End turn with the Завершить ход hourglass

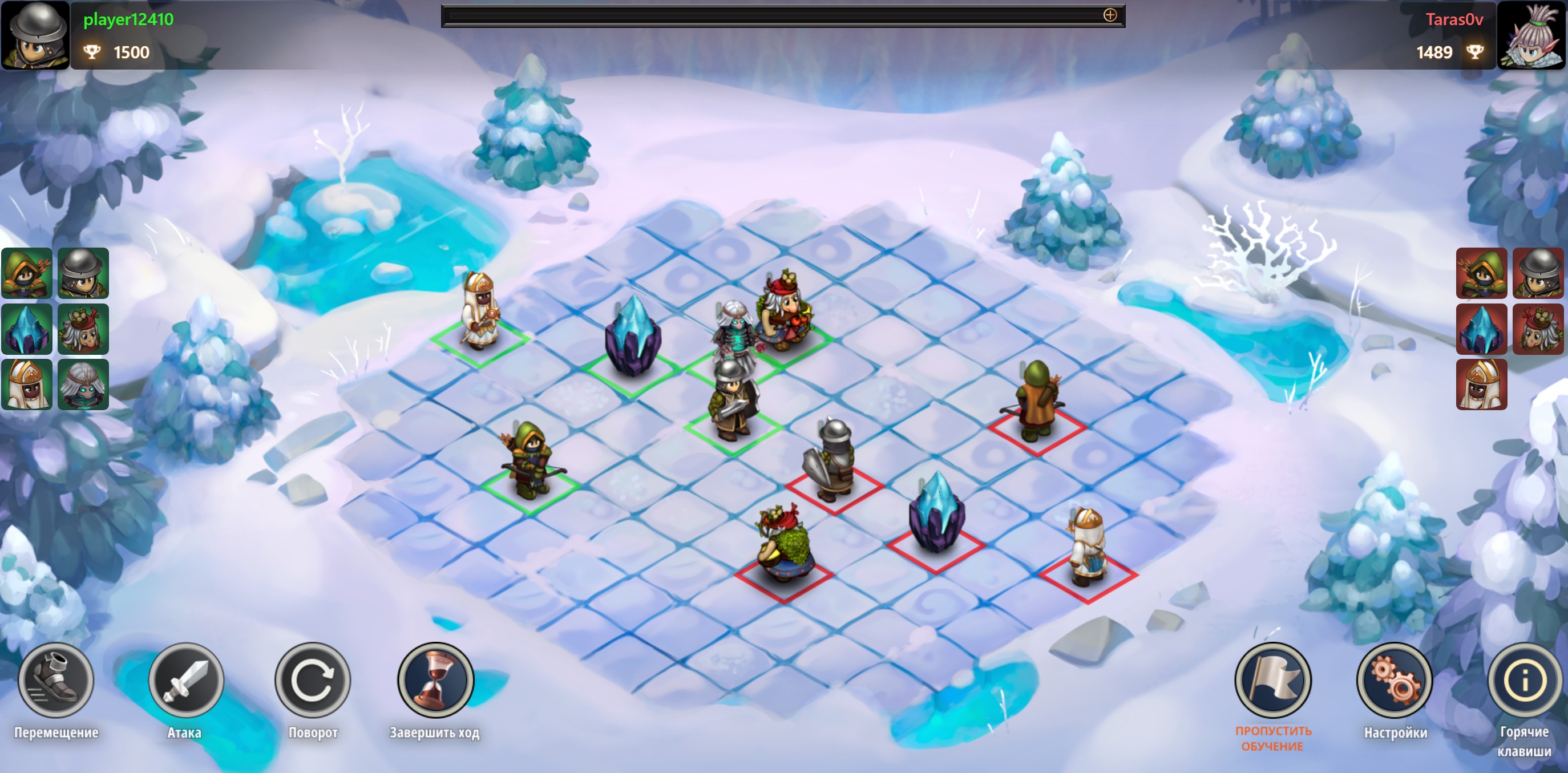pyautogui.click(x=435, y=680)
